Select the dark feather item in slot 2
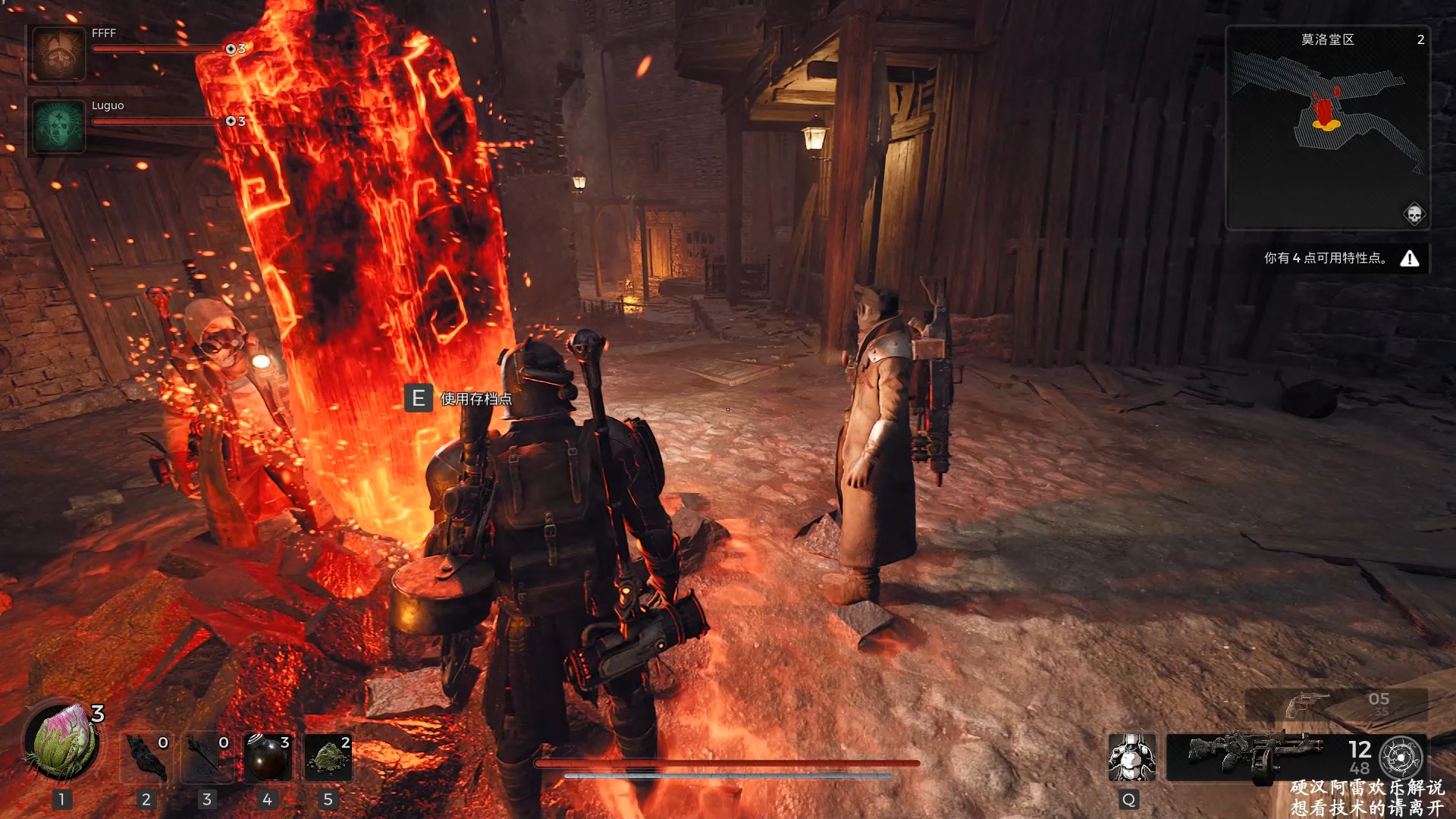This screenshot has width=1456, height=819. tap(146, 757)
